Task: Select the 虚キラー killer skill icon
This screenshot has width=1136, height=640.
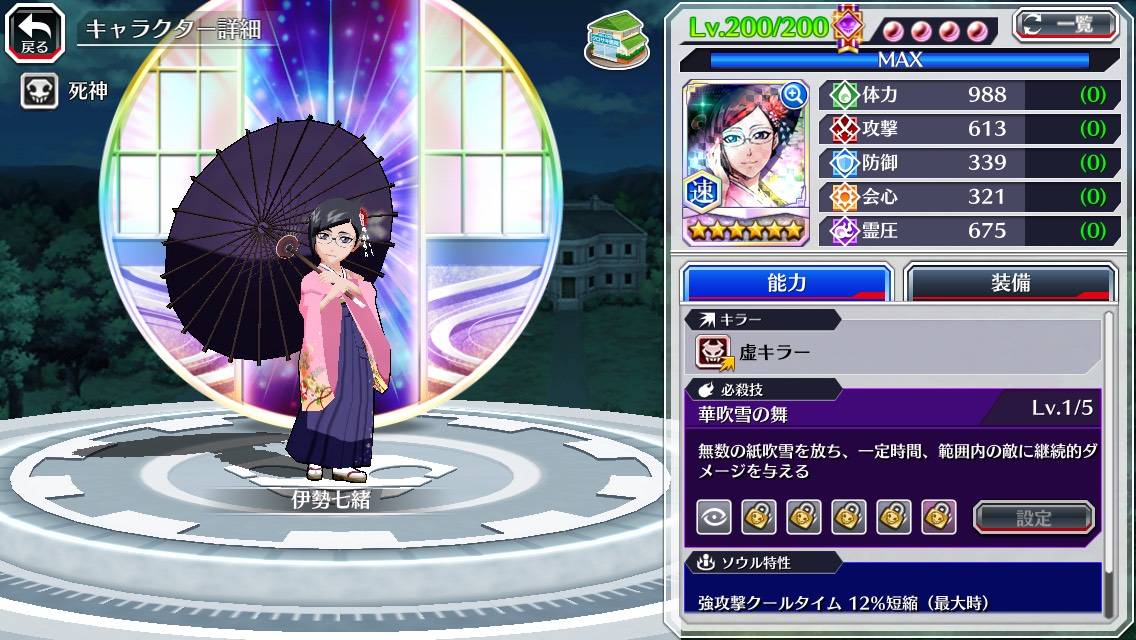Action: tap(714, 352)
